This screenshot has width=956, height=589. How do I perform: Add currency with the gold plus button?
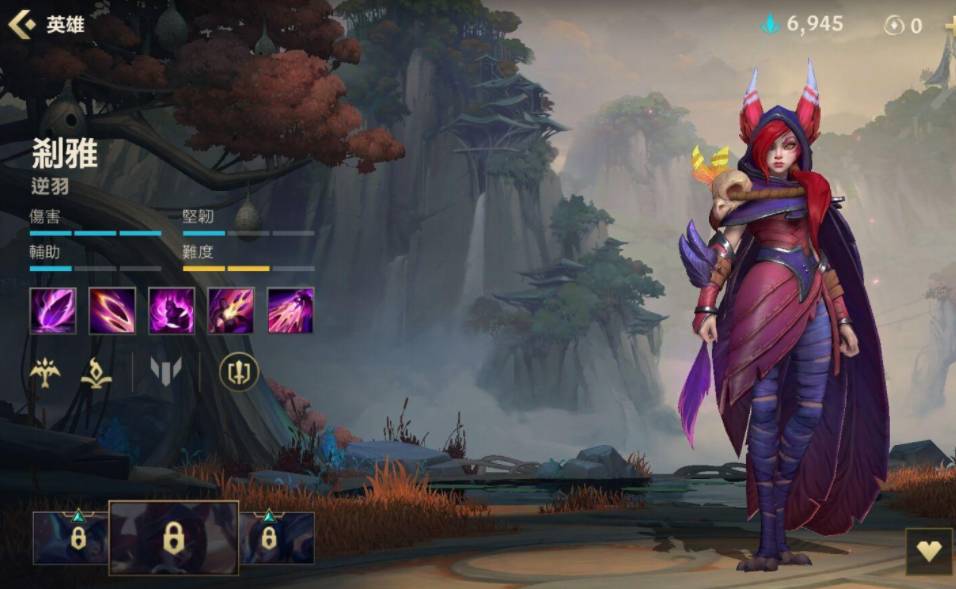(x=949, y=25)
